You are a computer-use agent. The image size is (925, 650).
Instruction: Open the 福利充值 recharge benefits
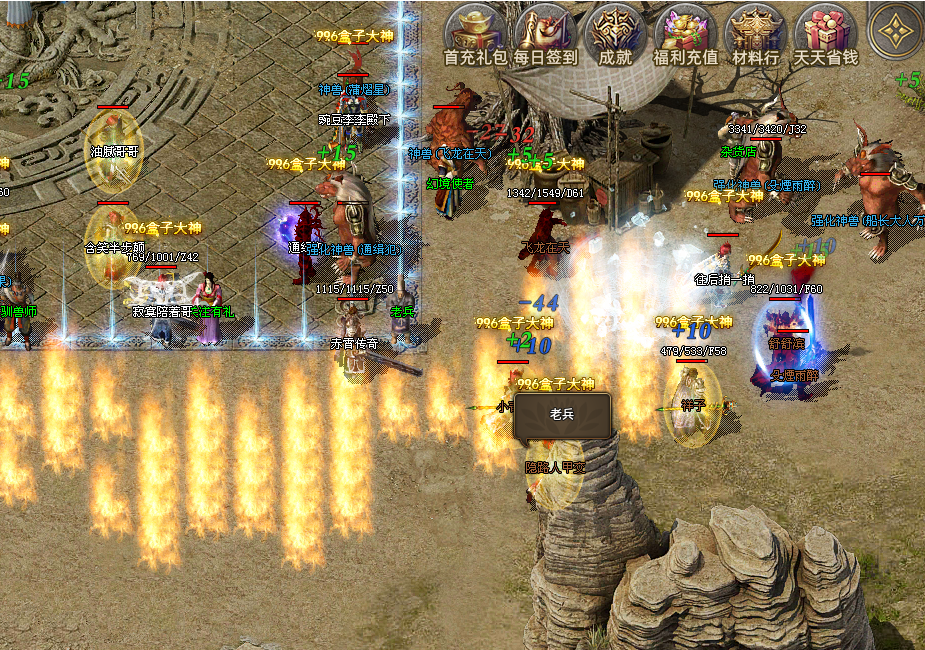coord(685,33)
